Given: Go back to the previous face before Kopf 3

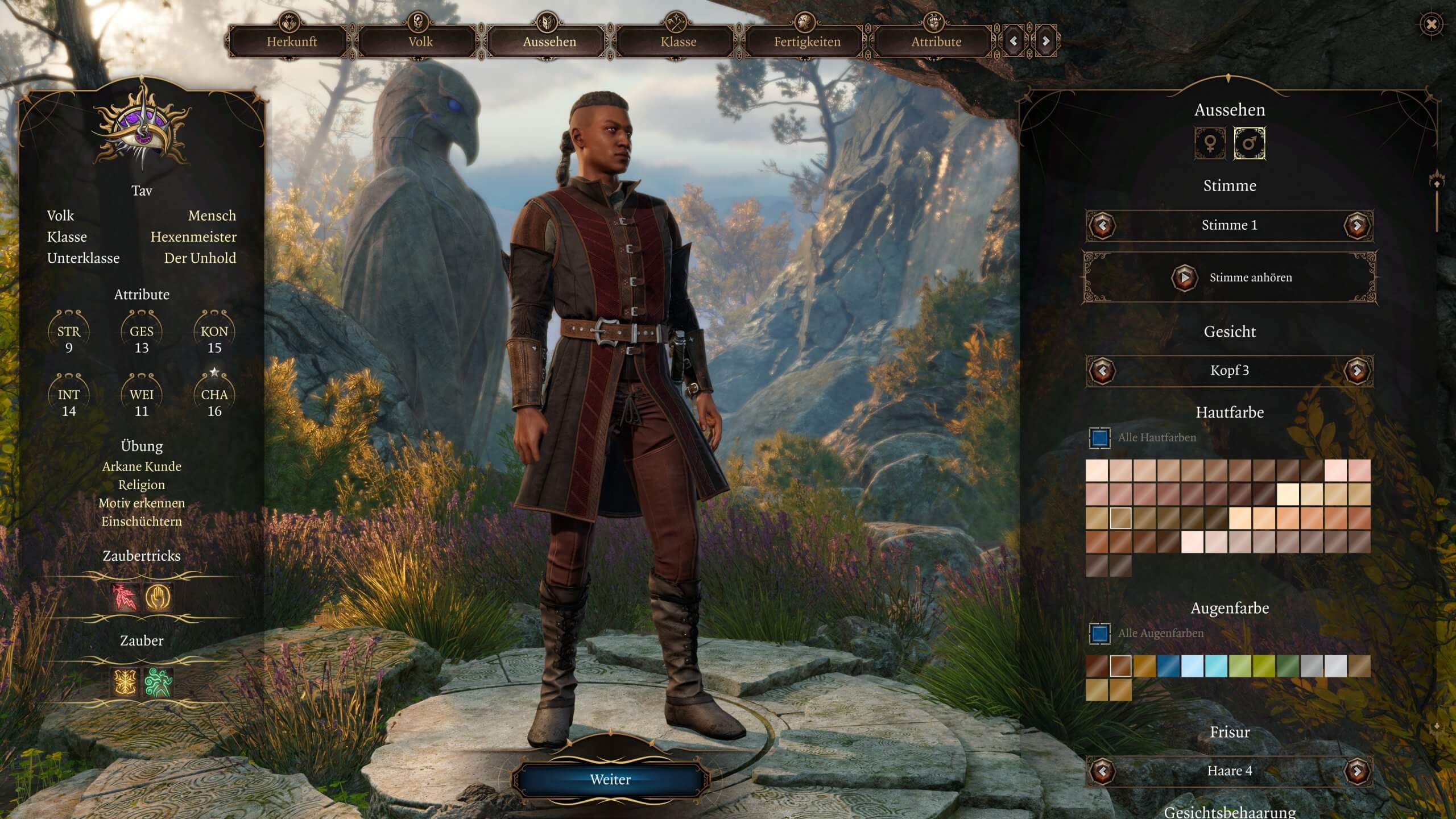Looking at the screenshot, I should [1102, 371].
